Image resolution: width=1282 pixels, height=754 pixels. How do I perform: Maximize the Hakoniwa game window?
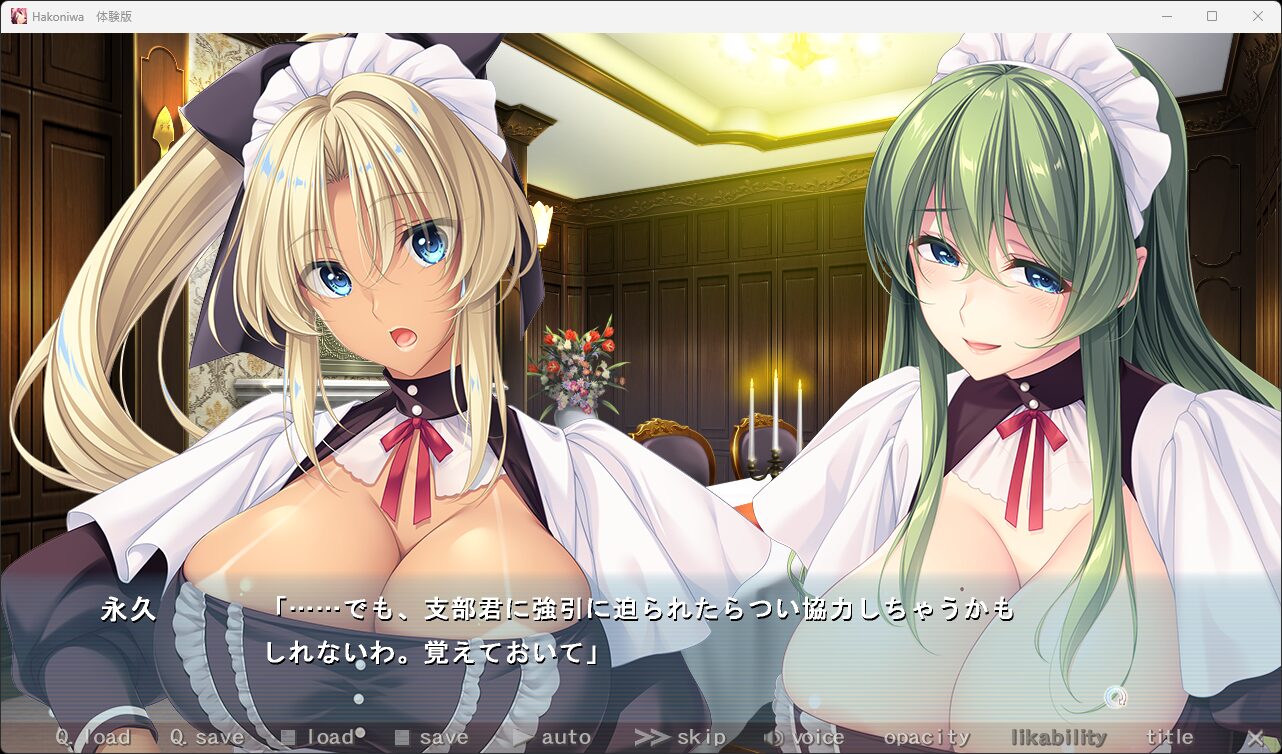[1212, 16]
